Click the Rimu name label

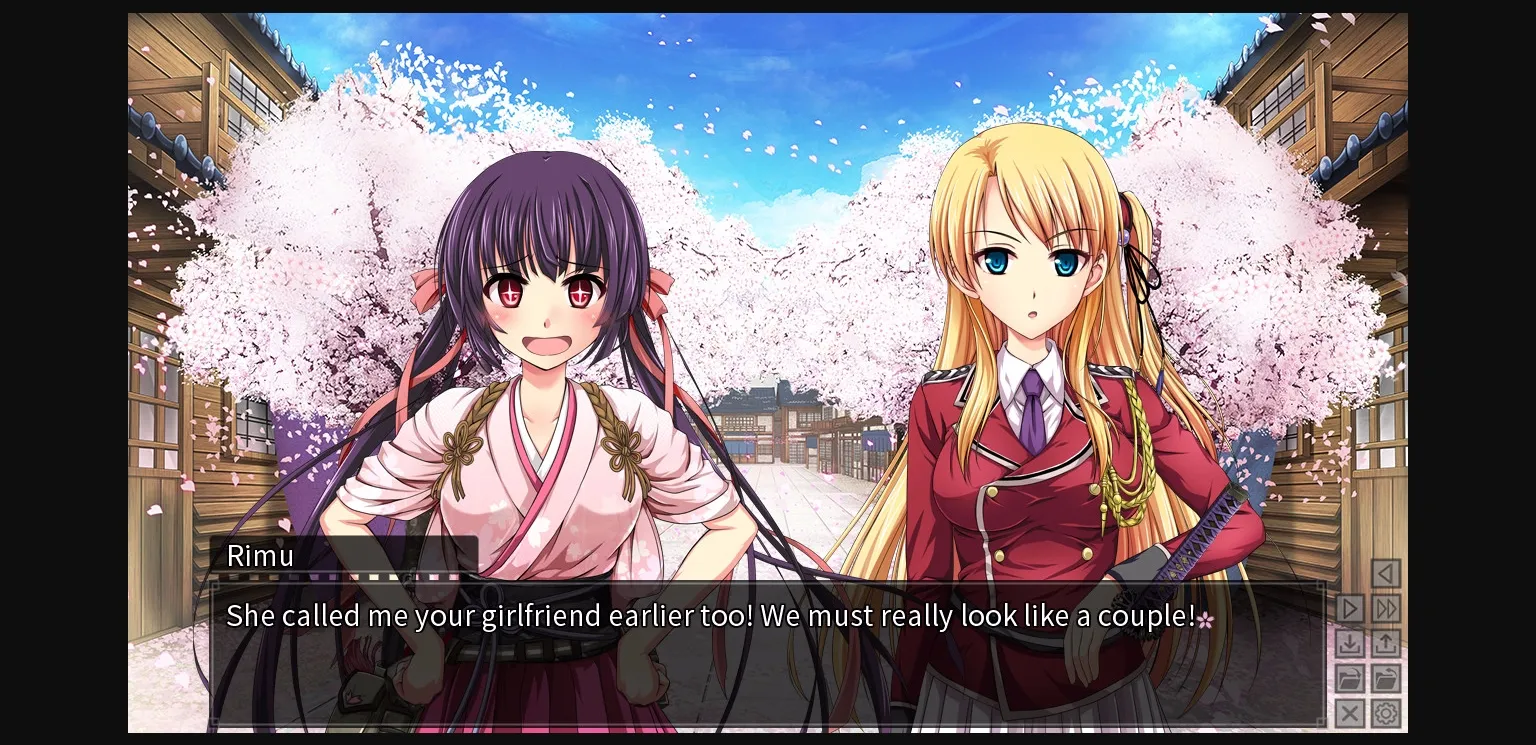tap(260, 556)
